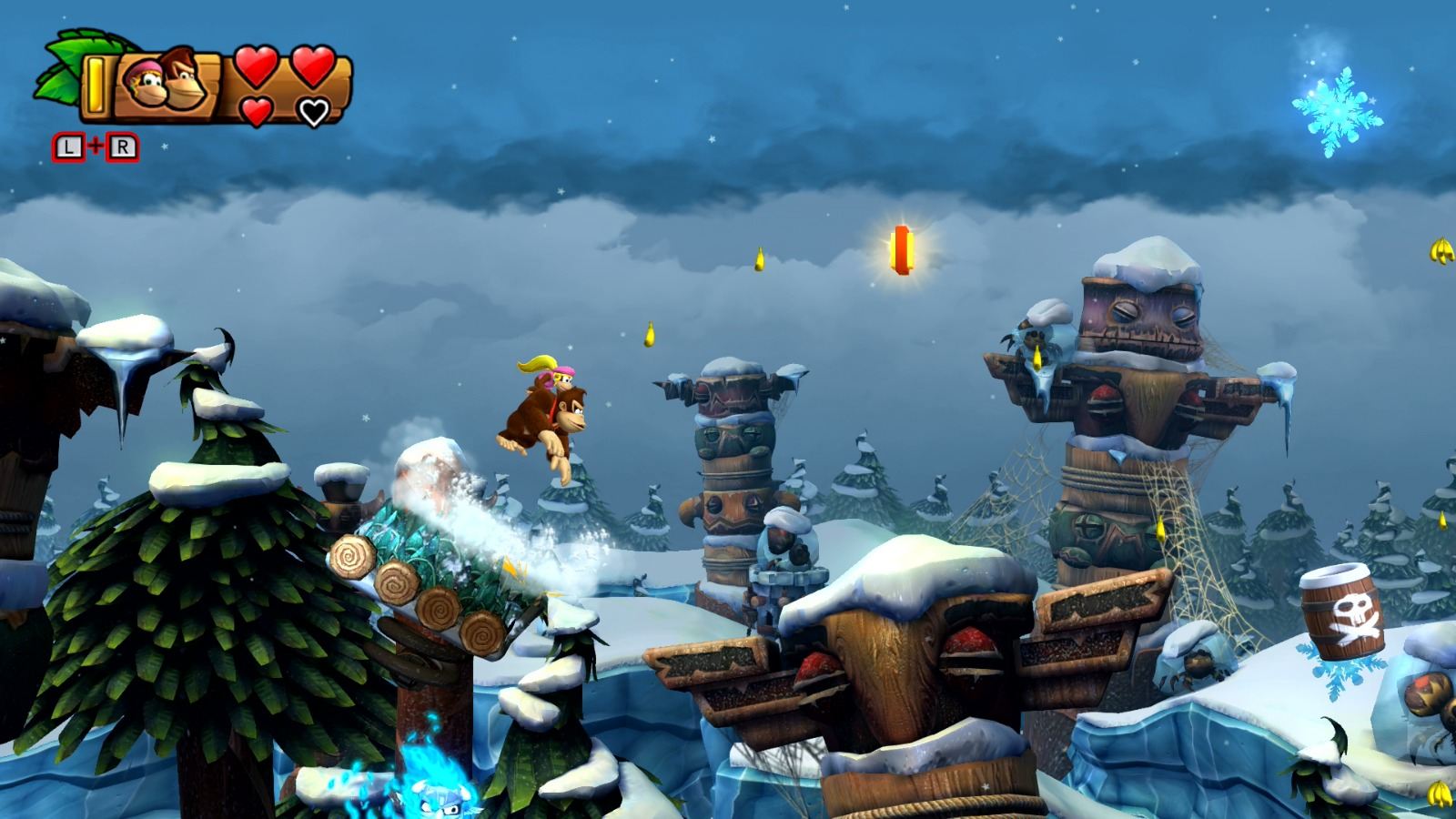
Task: Click the Dixie Kong portrait icon
Action: [146, 84]
